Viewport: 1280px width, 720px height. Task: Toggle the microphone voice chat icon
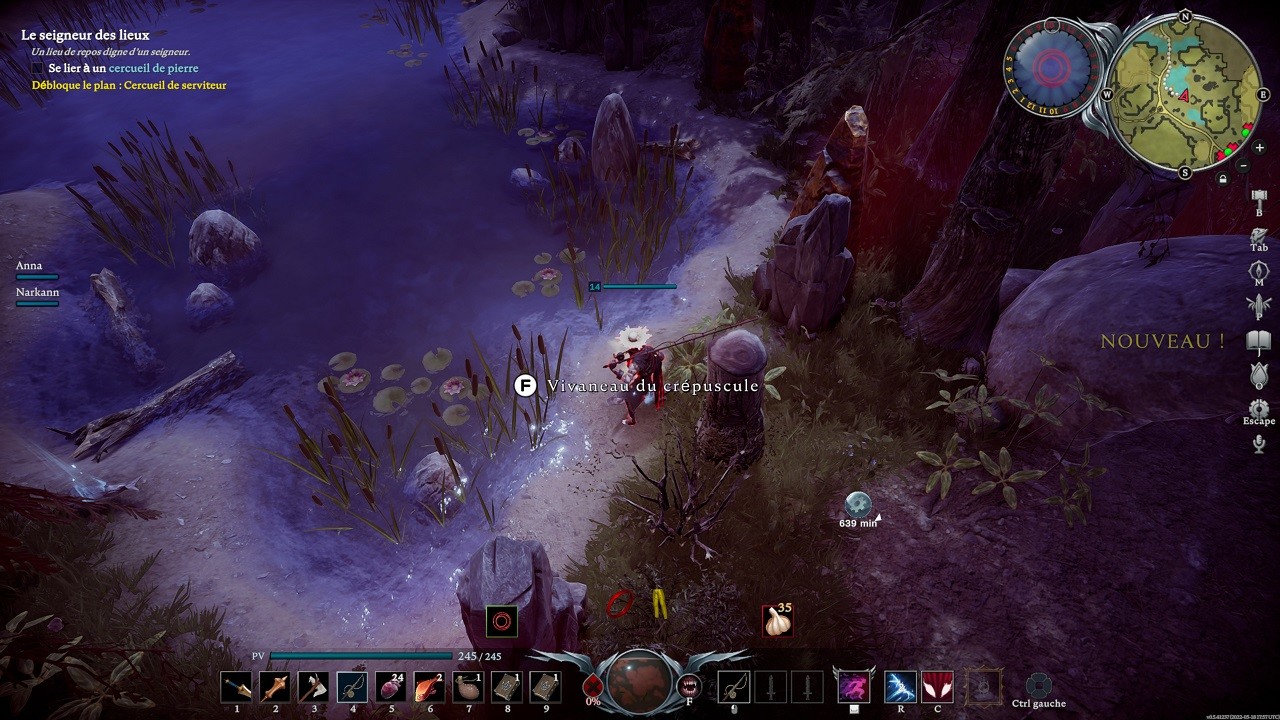point(1258,443)
